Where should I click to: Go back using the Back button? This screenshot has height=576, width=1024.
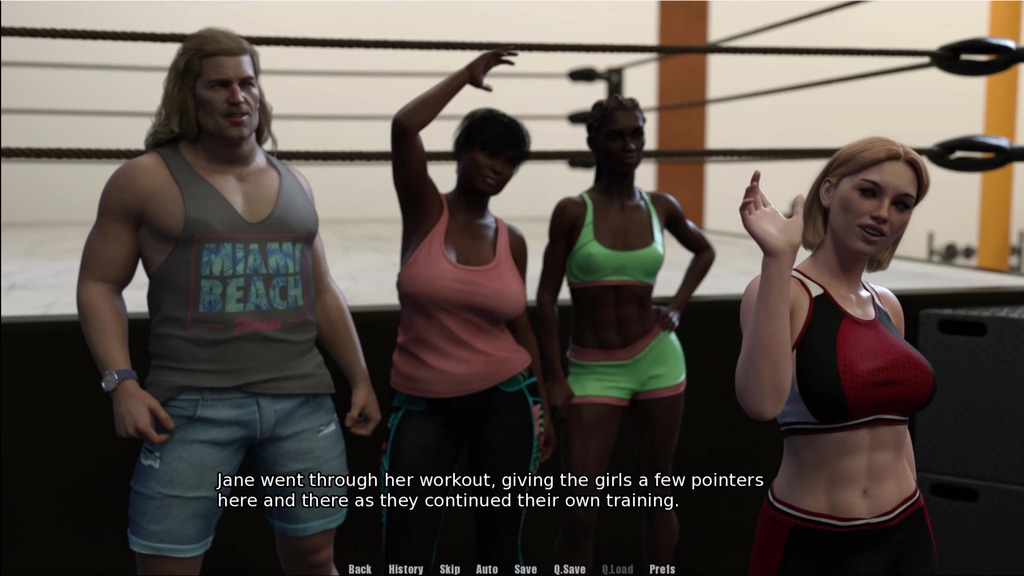click(360, 569)
